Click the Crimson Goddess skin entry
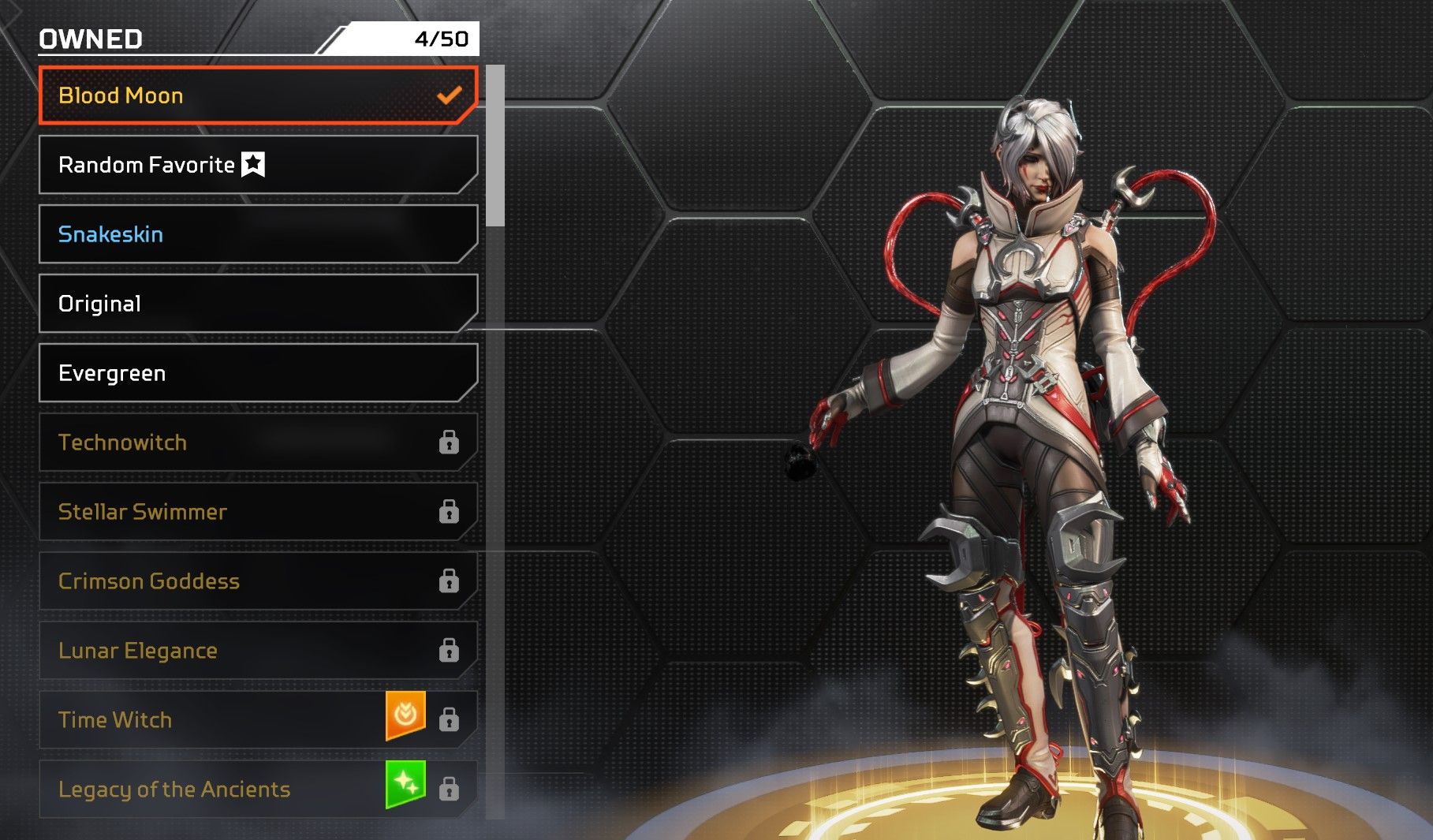1433x840 pixels. coord(257,581)
